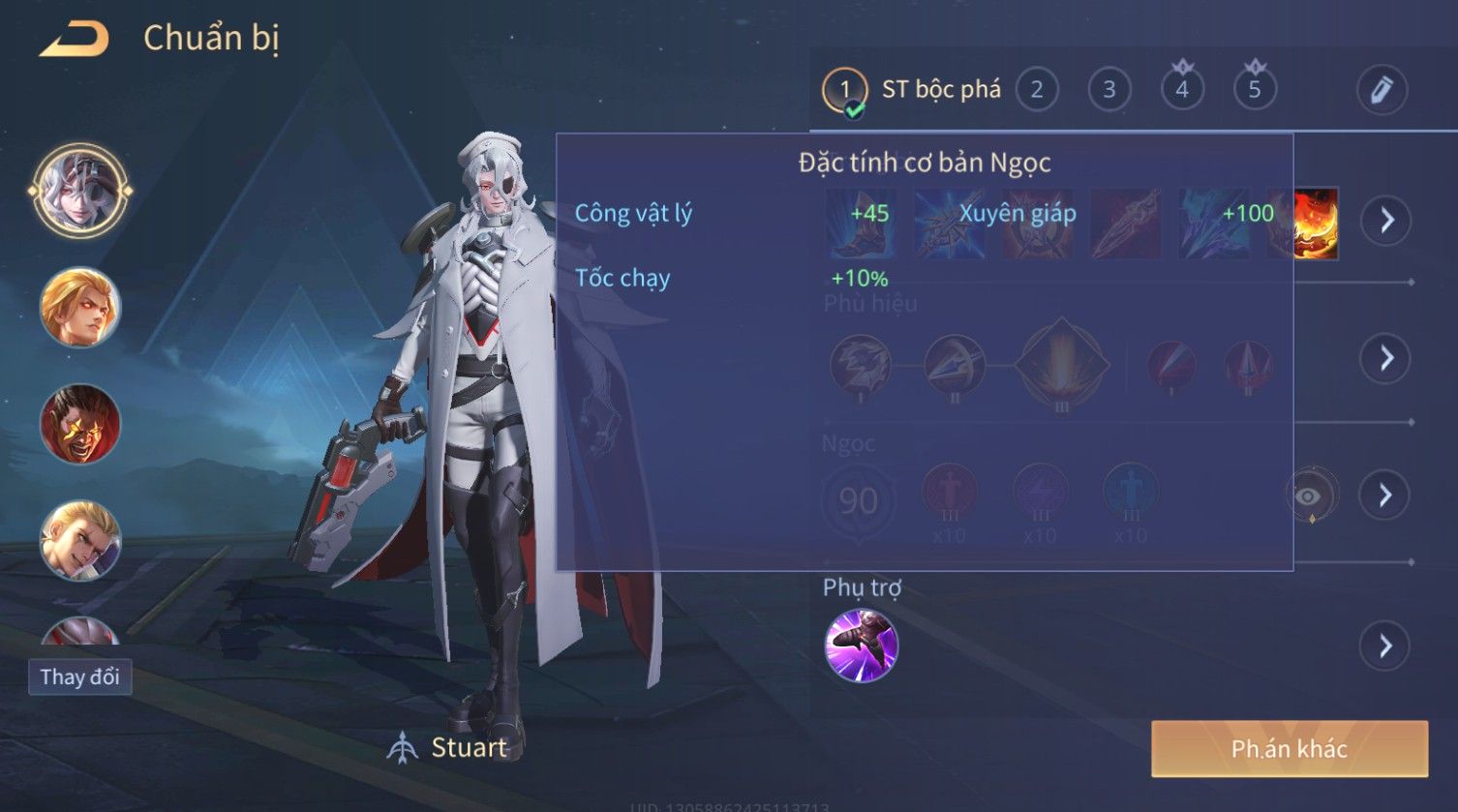Edit the loadout with the pencil icon
This screenshot has height=812, width=1458.
(x=1382, y=90)
